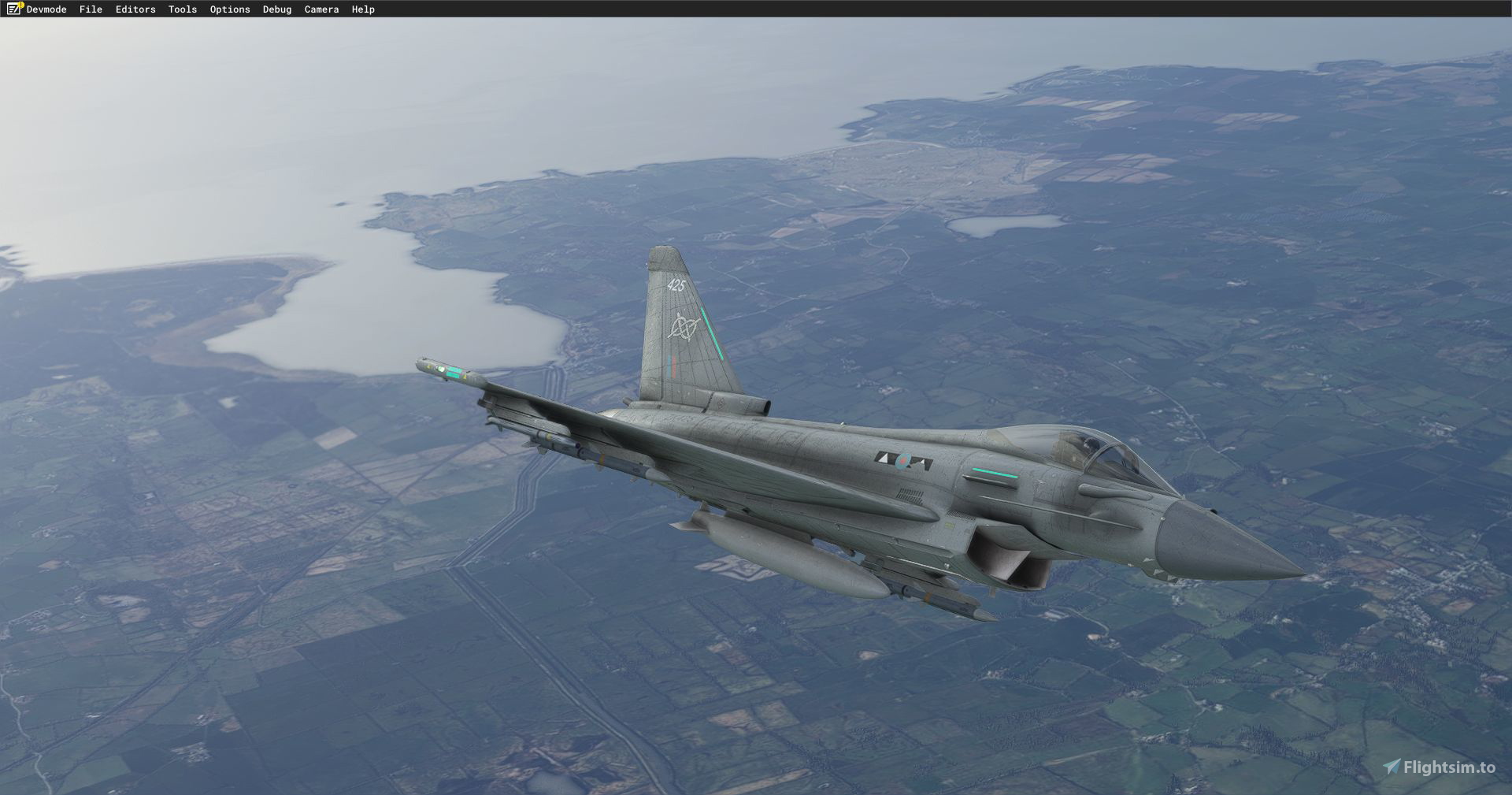Select Options to adjust devmode settings
1512x795 pixels.
point(228,9)
